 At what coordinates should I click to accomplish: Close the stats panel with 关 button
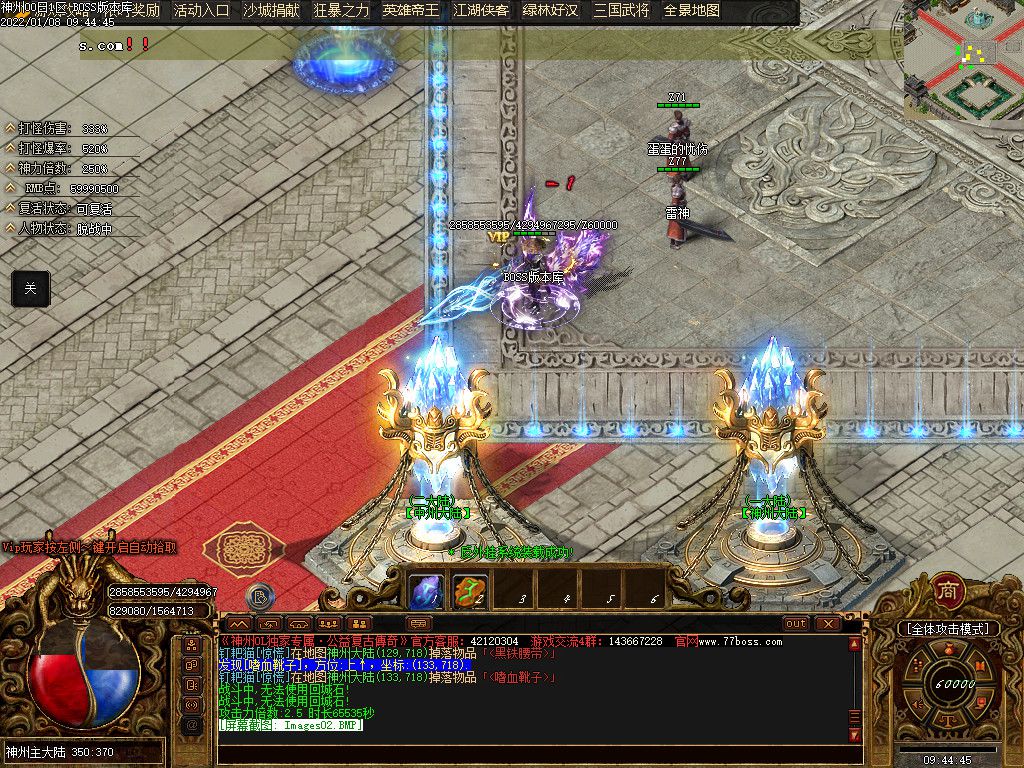tap(30, 288)
